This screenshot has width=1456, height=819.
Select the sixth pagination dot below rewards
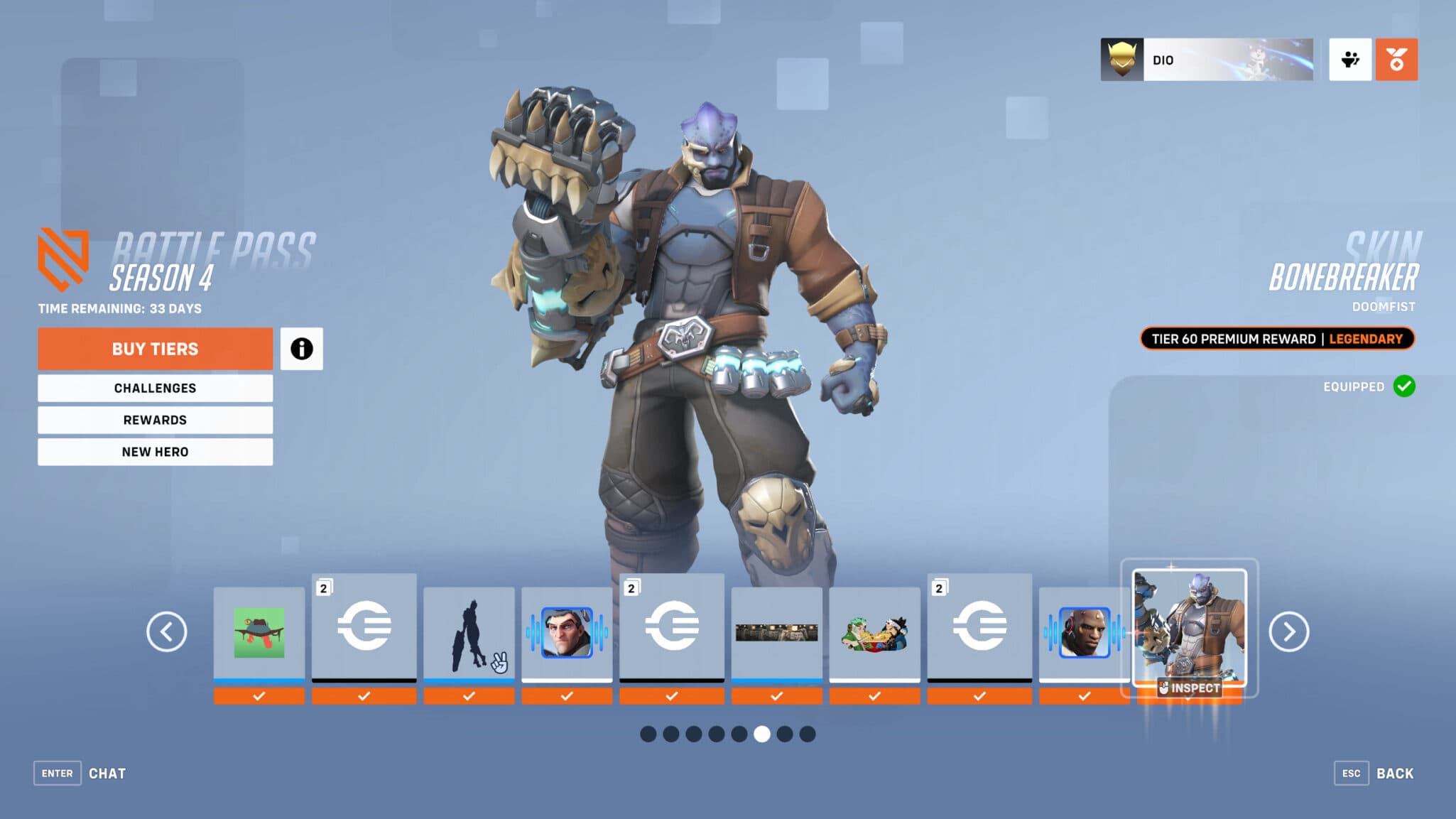763,734
